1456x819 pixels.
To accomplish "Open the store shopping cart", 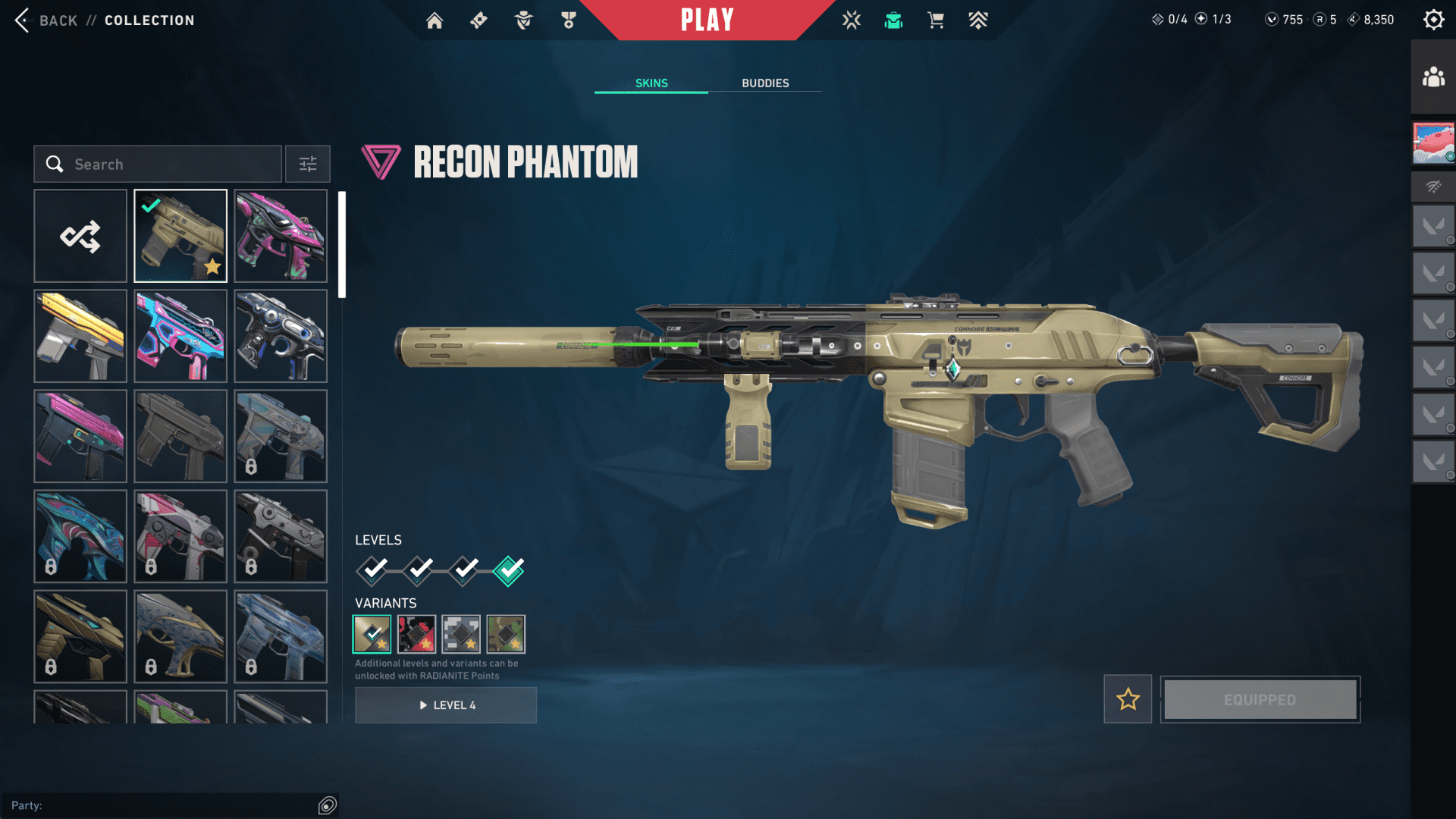I will tap(936, 20).
